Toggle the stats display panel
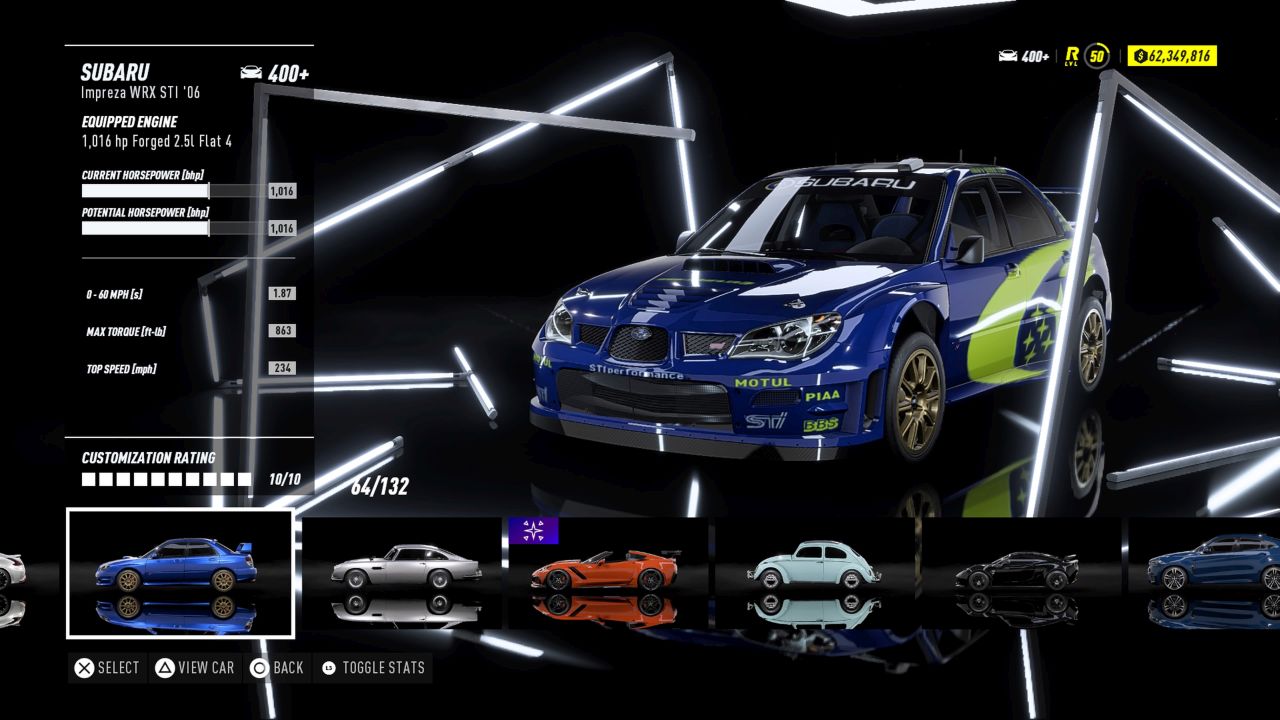The image size is (1280, 720). (374, 667)
